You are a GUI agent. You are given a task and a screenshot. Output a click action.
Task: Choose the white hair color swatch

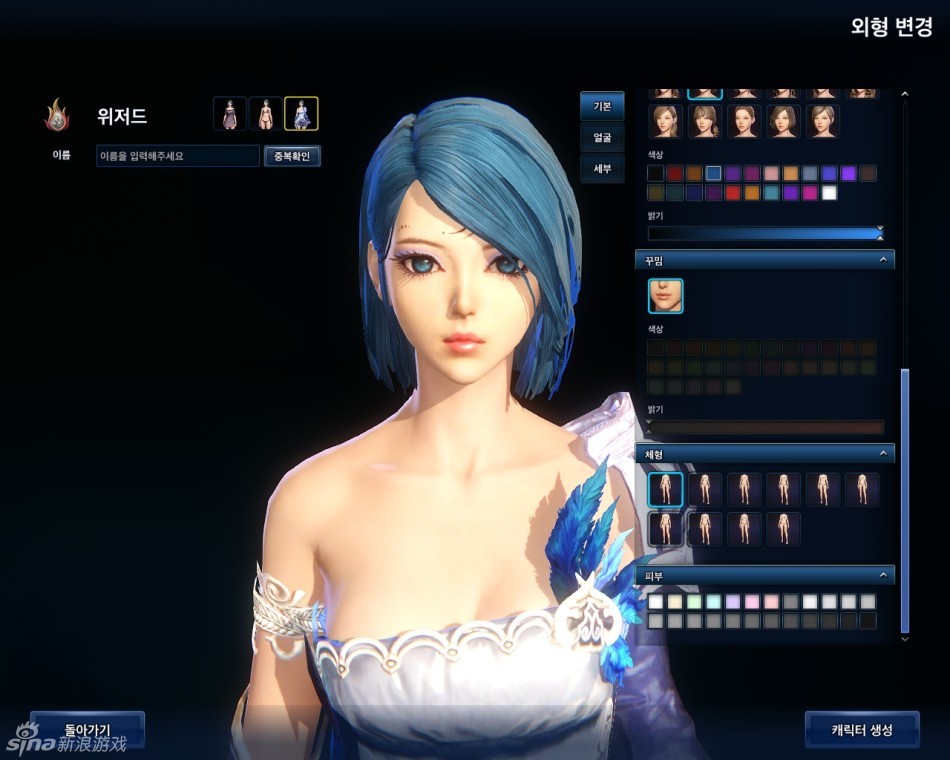(x=829, y=193)
